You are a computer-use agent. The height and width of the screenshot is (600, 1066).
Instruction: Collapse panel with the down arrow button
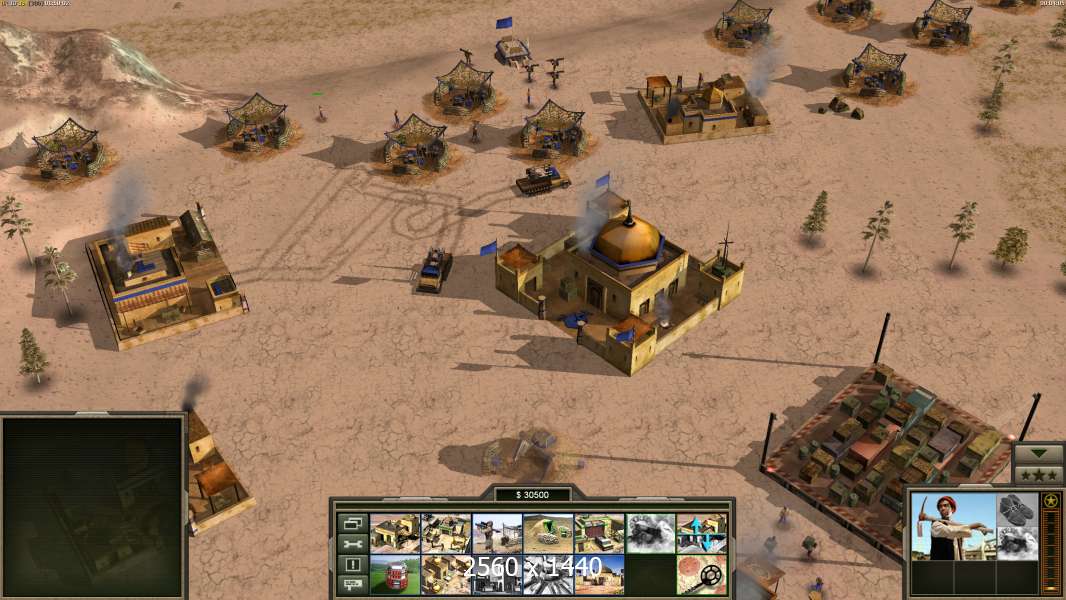coord(1038,453)
